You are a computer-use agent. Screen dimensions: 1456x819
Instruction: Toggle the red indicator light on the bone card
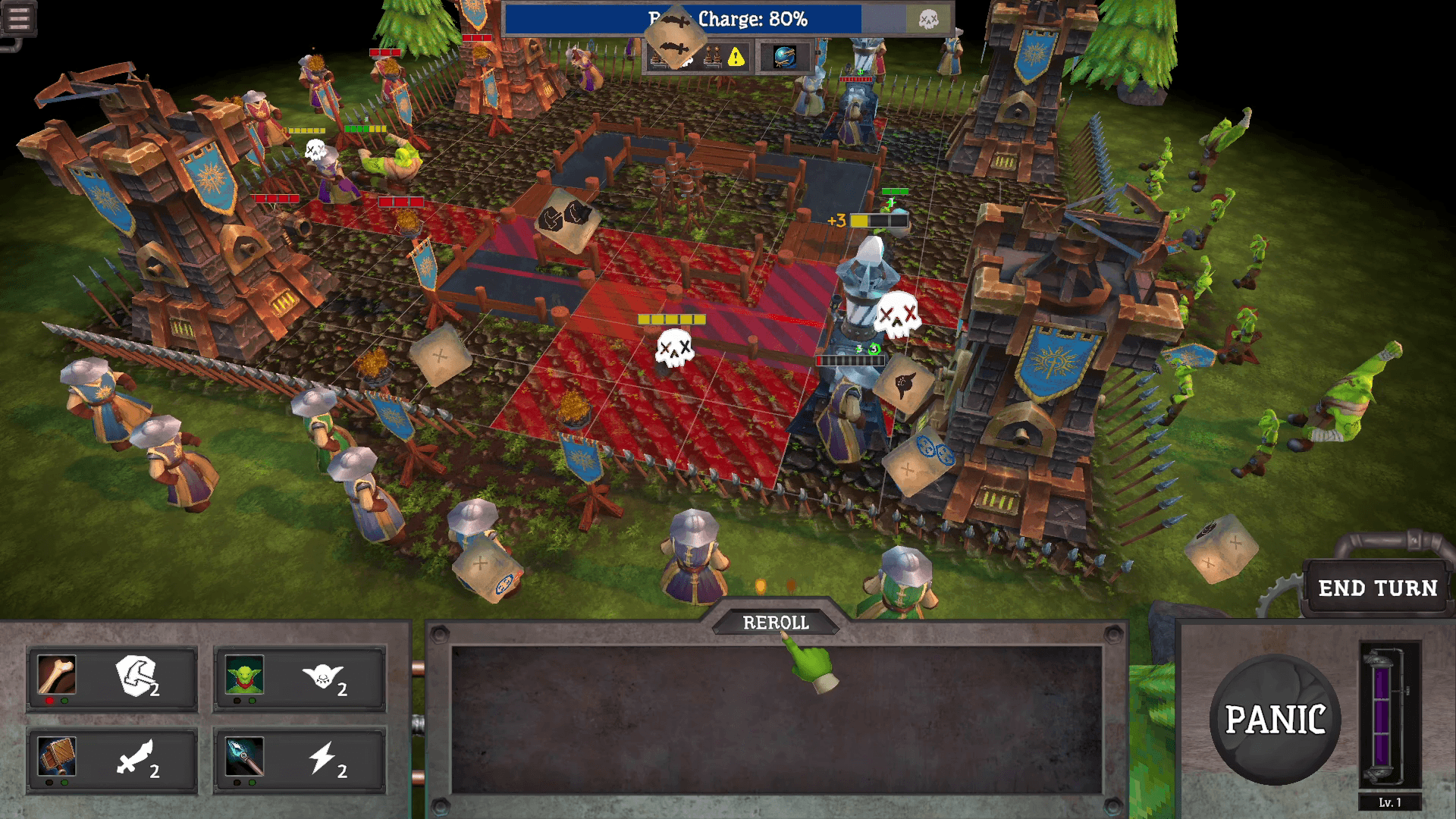point(50,701)
